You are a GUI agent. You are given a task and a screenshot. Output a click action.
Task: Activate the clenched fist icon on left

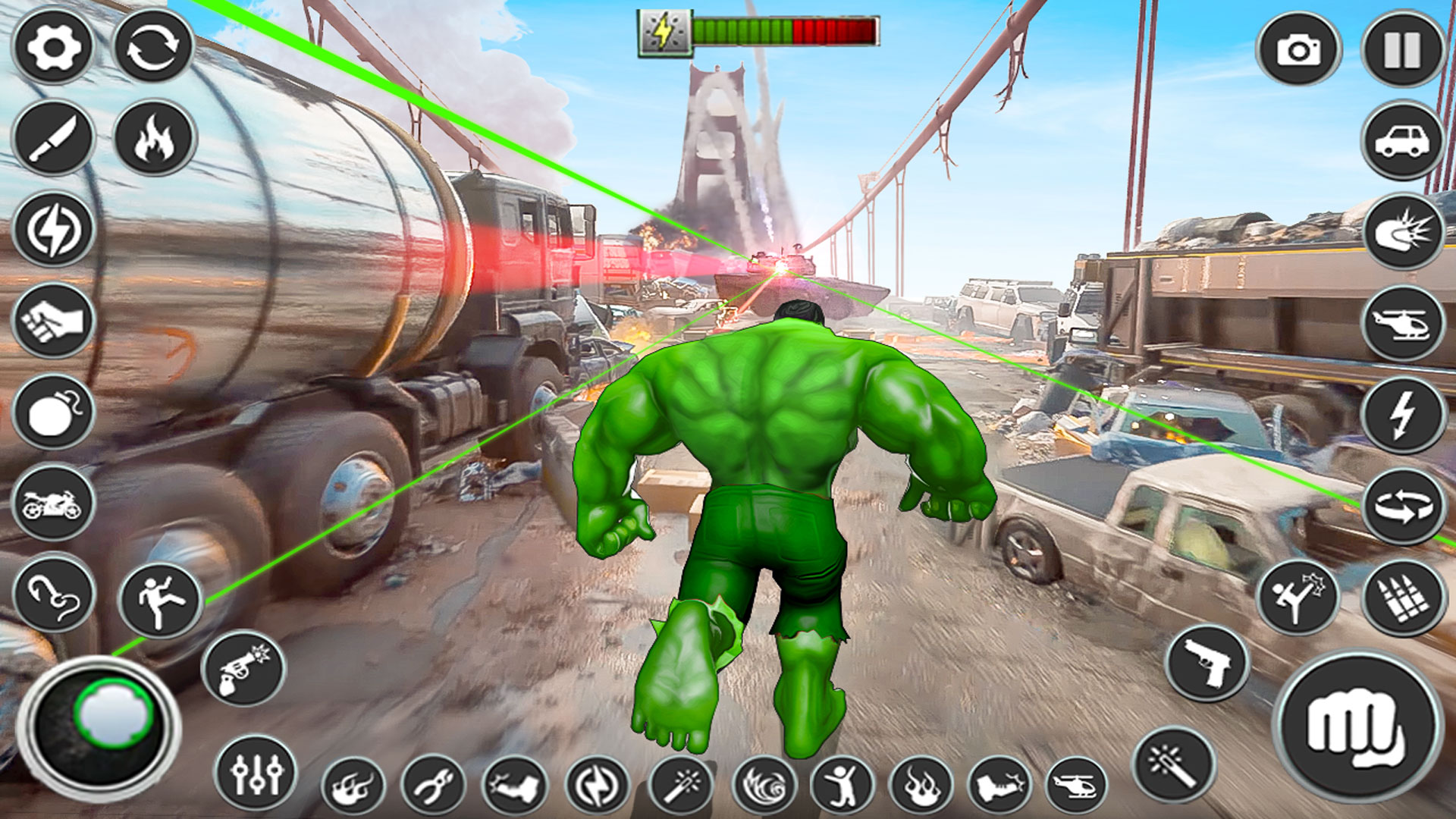(x=53, y=321)
